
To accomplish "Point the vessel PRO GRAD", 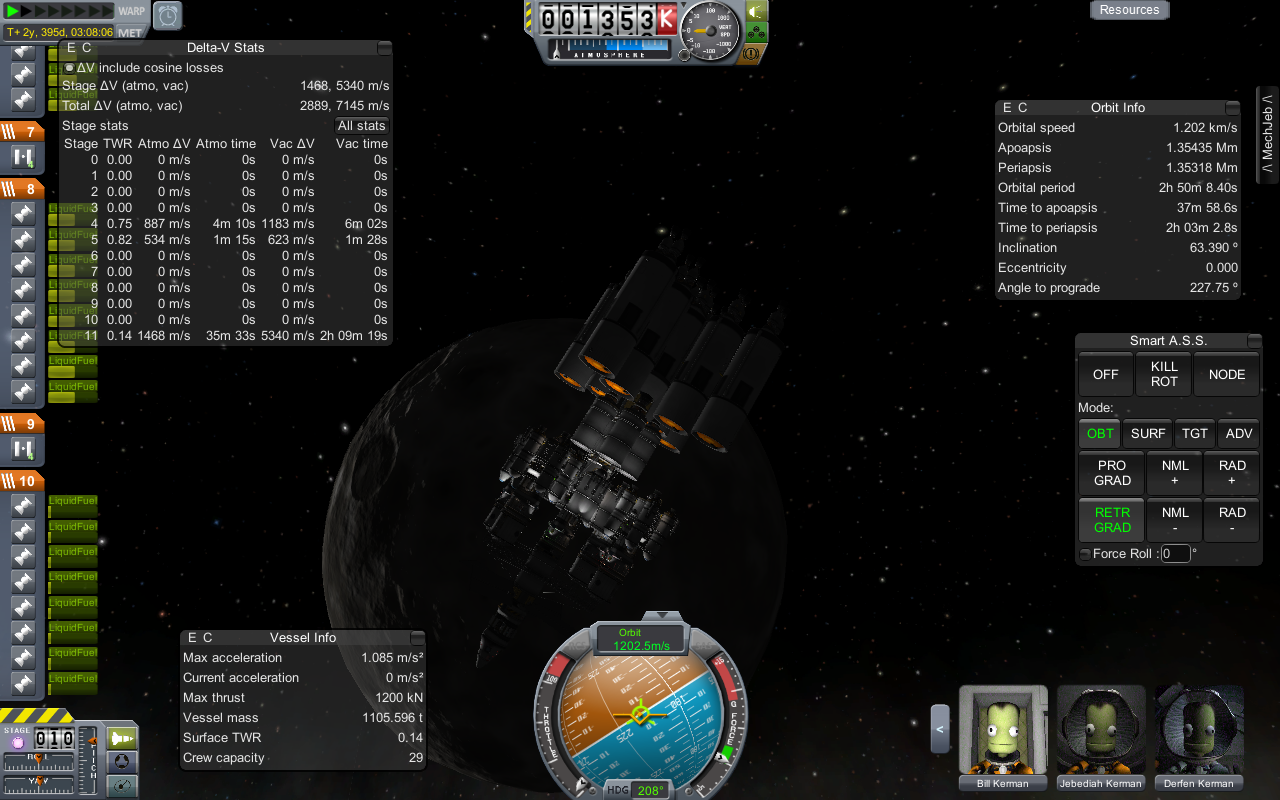I will coord(1112,473).
